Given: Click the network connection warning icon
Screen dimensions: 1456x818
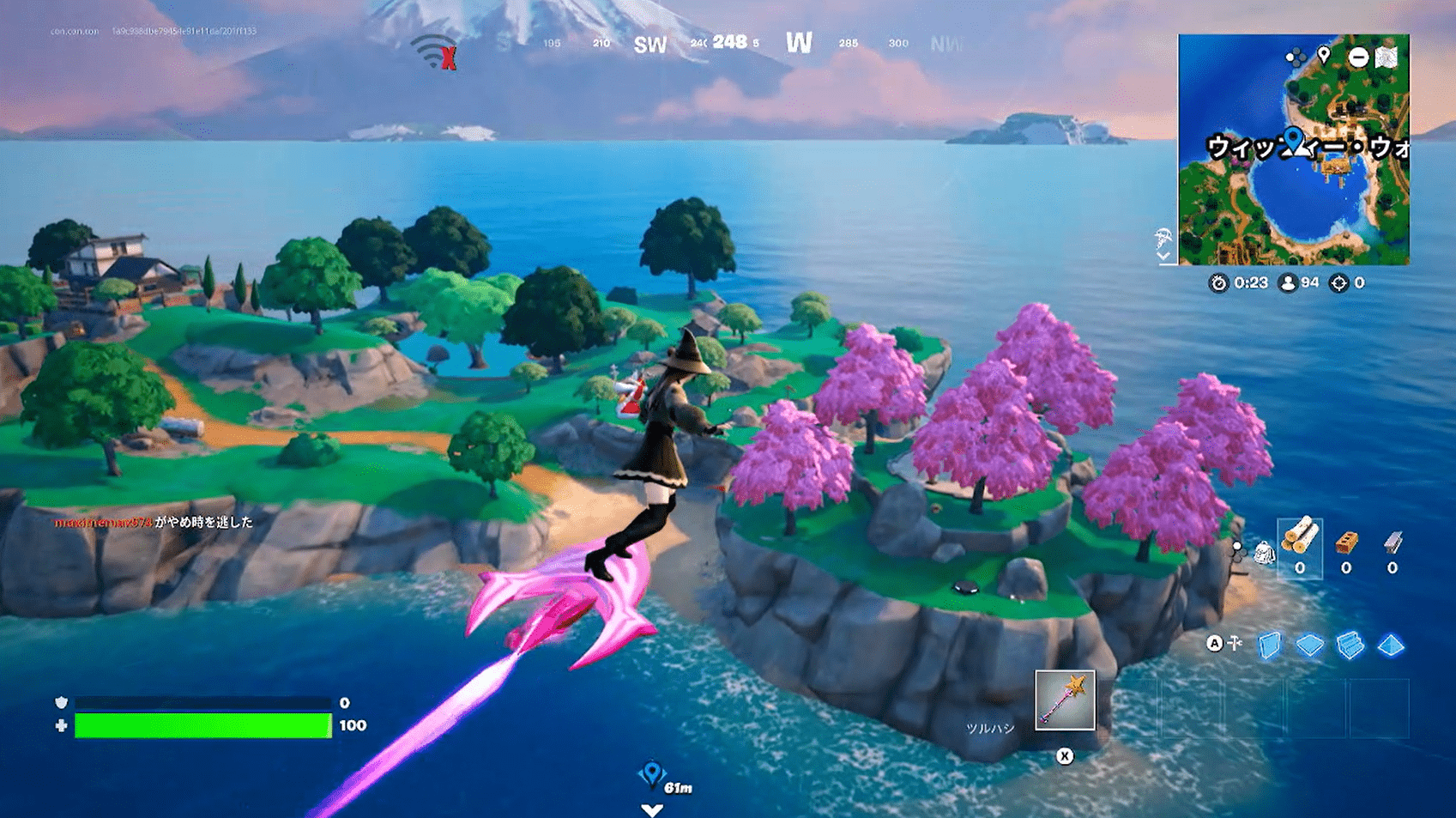Looking at the screenshot, I should tap(434, 52).
